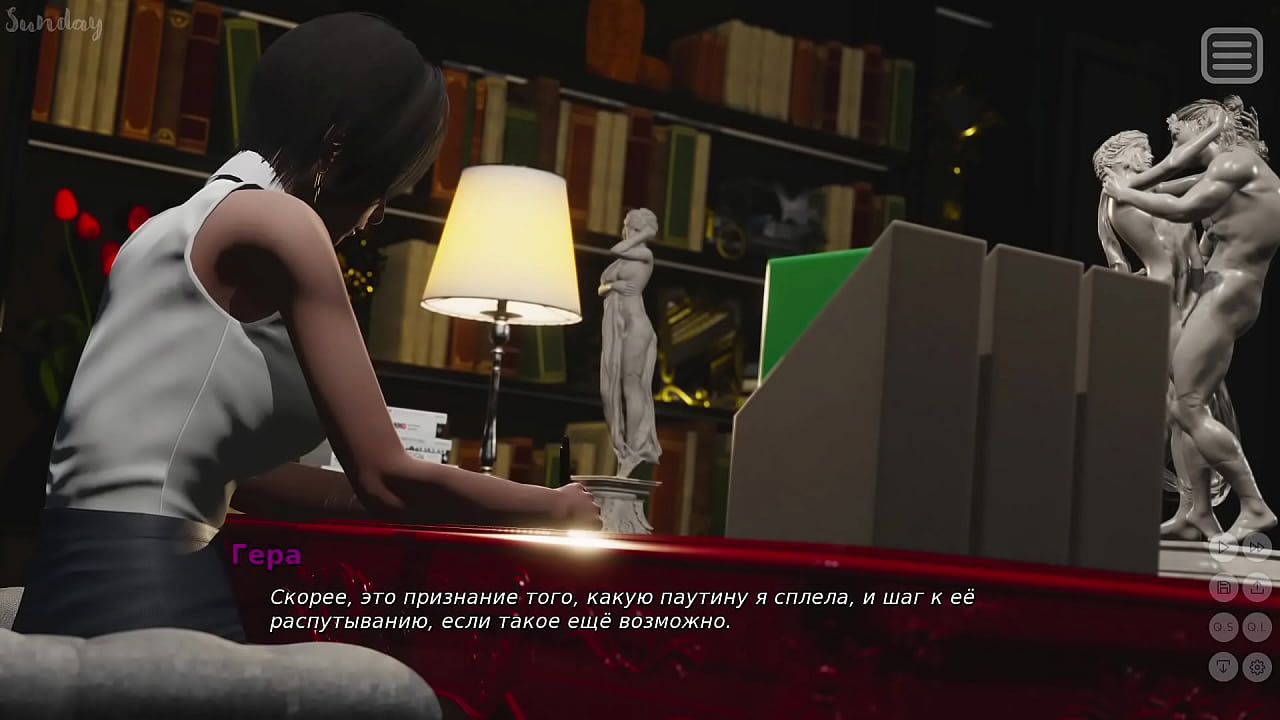1280x720 pixels.
Task: Click the Q.S quick save button
Action: click(x=1223, y=627)
